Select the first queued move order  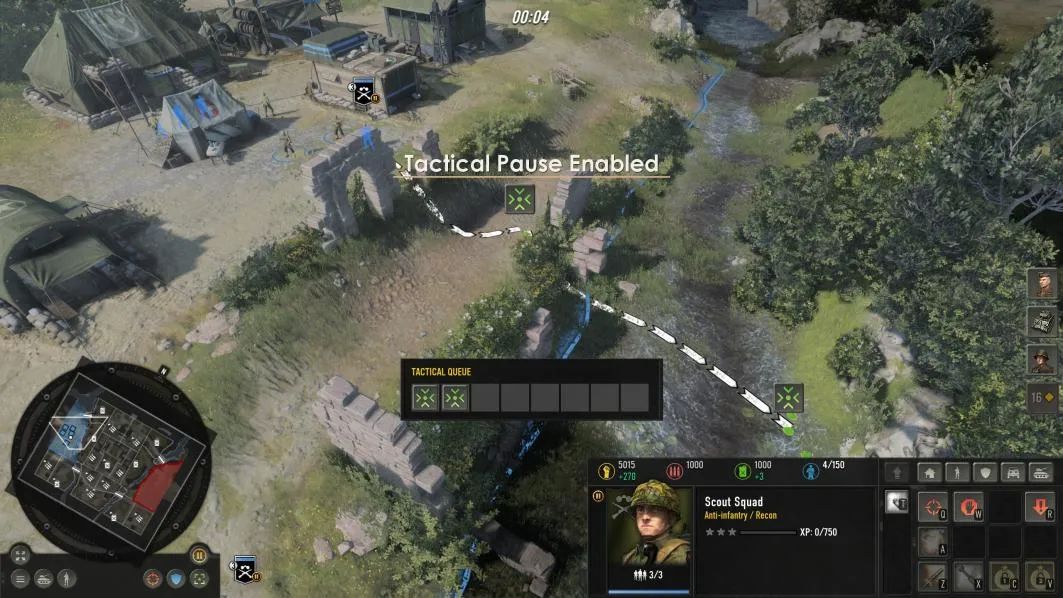click(x=426, y=398)
